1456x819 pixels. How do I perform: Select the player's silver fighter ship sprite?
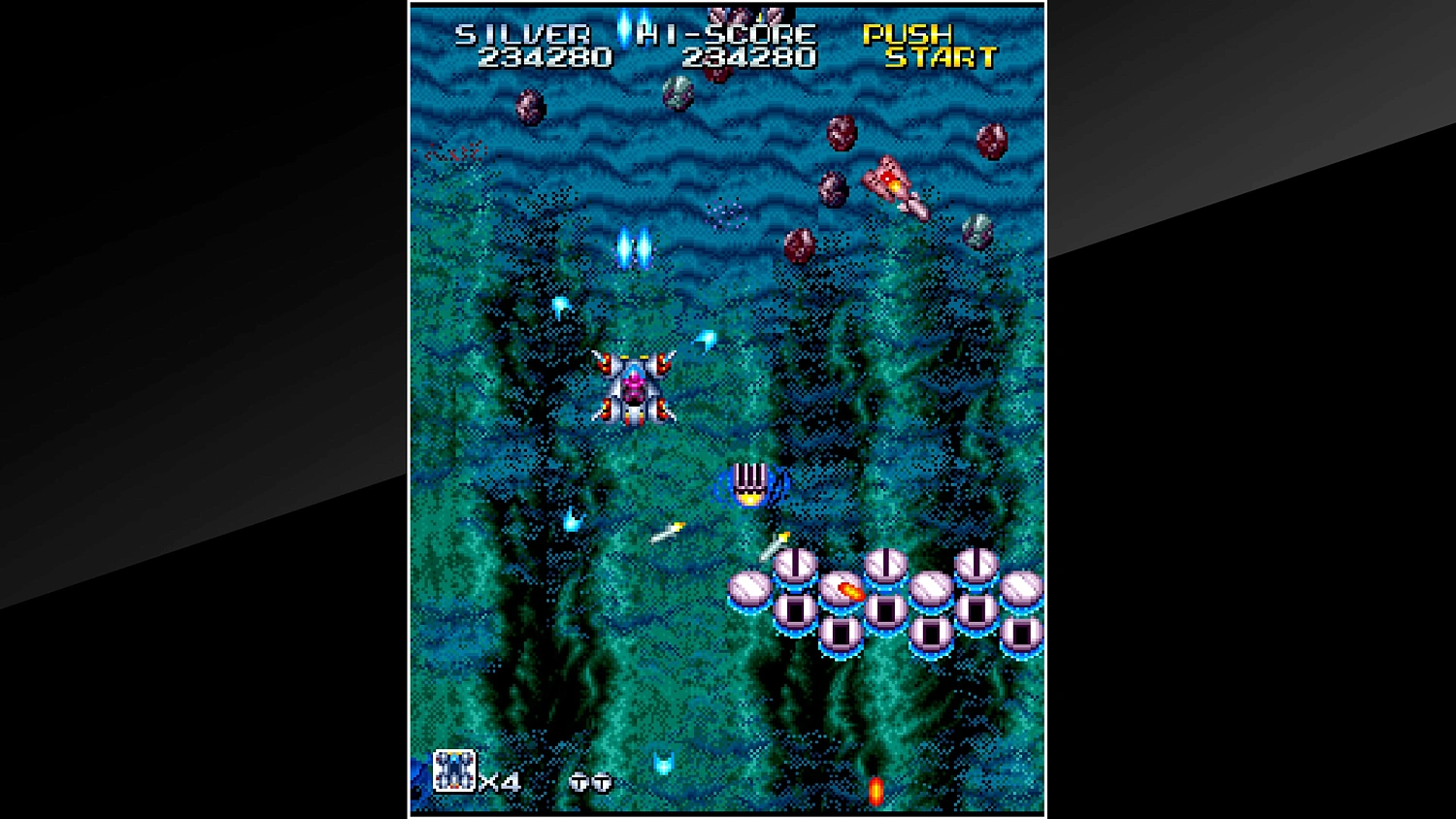tap(635, 388)
